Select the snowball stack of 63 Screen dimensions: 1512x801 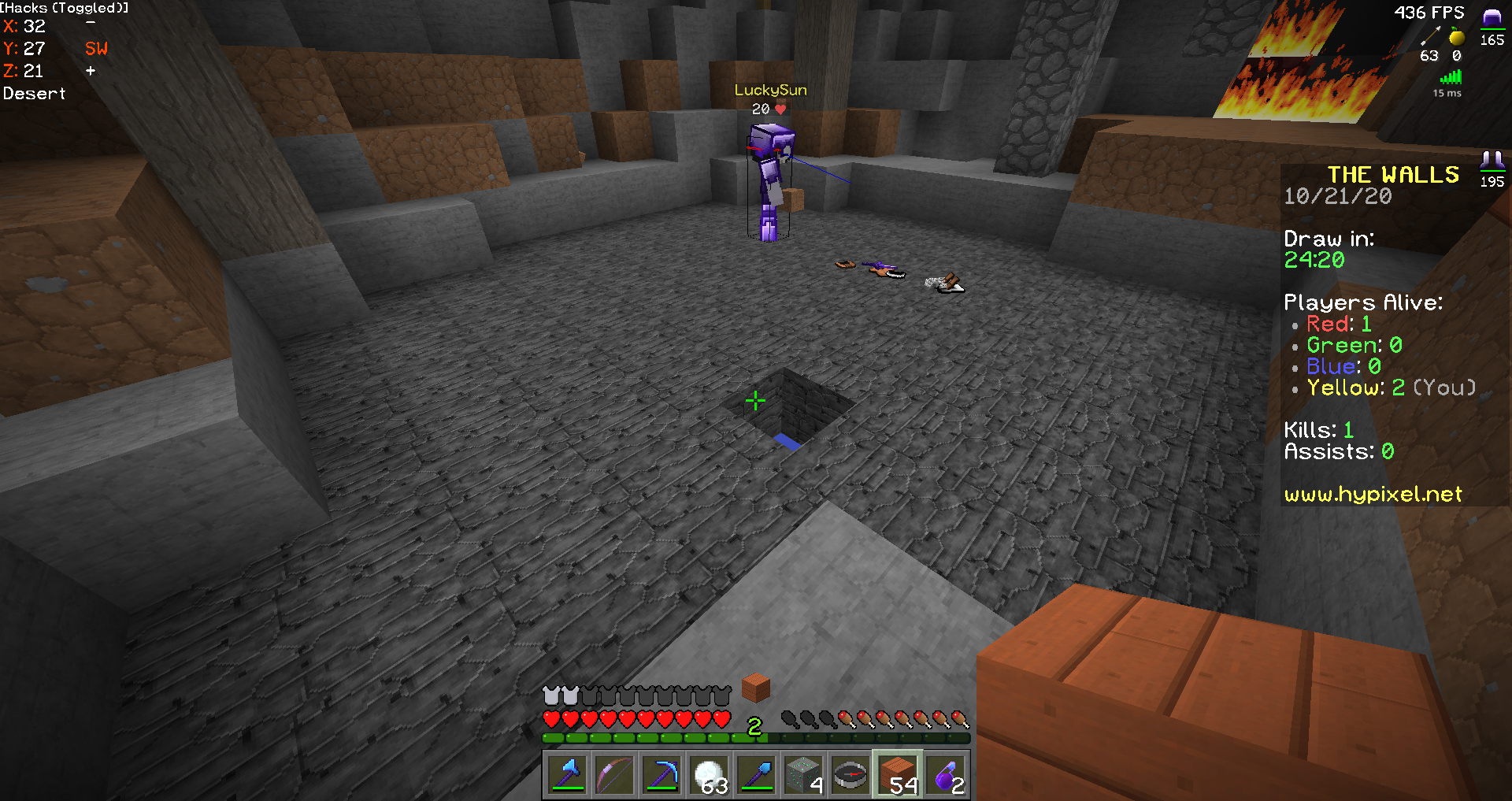tap(710, 775)
